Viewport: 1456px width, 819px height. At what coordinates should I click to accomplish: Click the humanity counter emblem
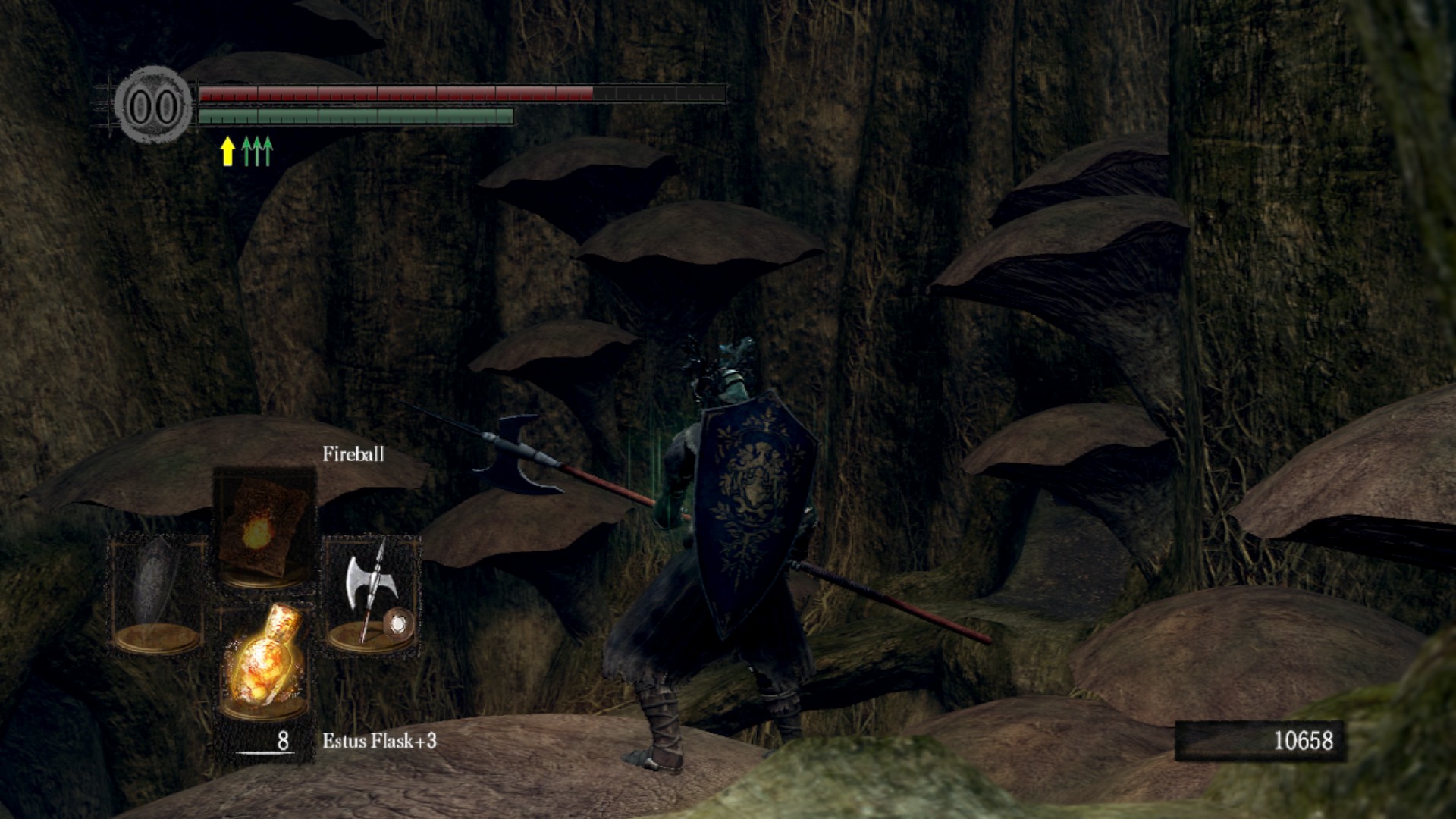click(x=154, y=105)
